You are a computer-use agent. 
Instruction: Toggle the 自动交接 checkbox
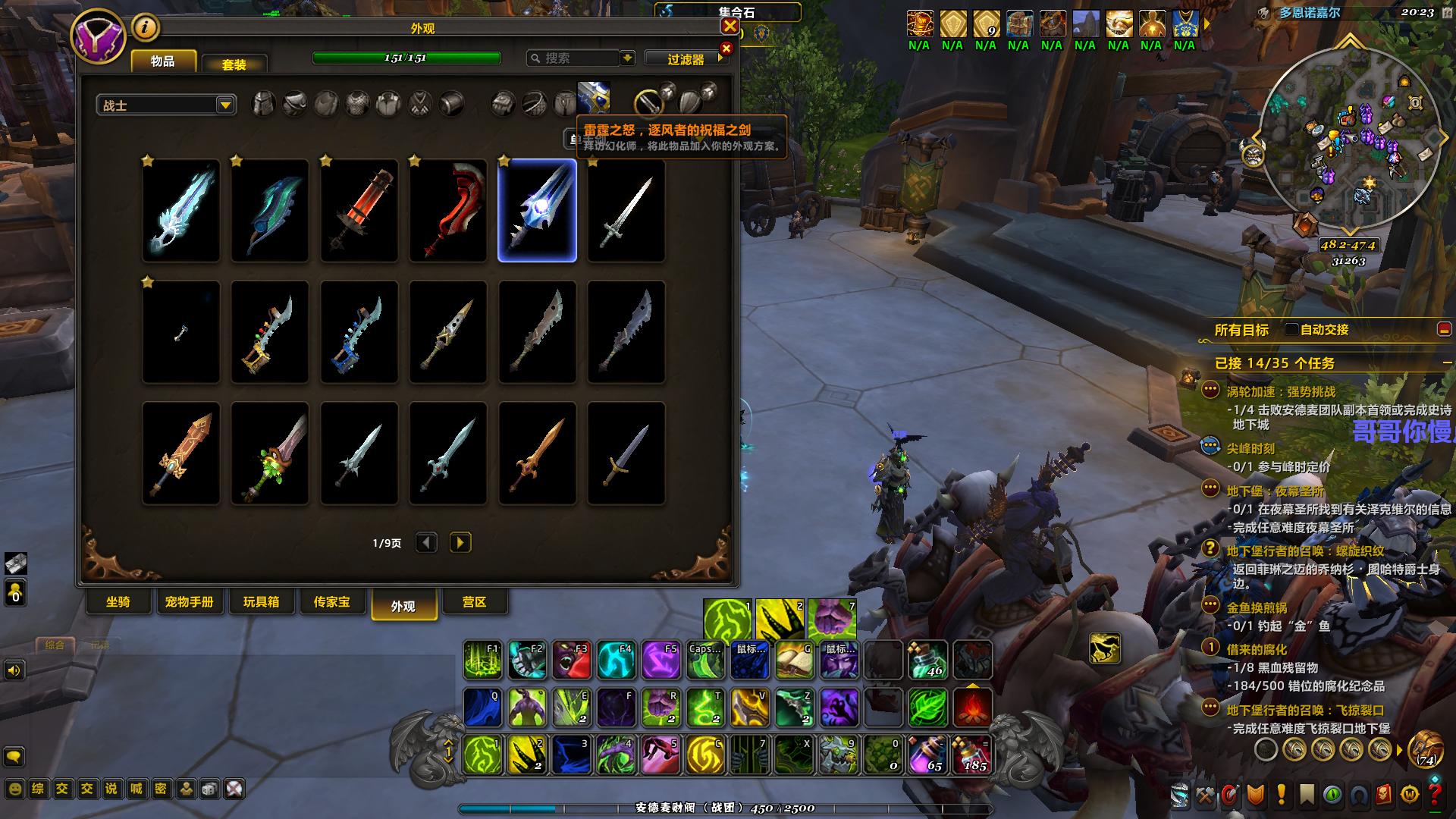[1291, 329]
